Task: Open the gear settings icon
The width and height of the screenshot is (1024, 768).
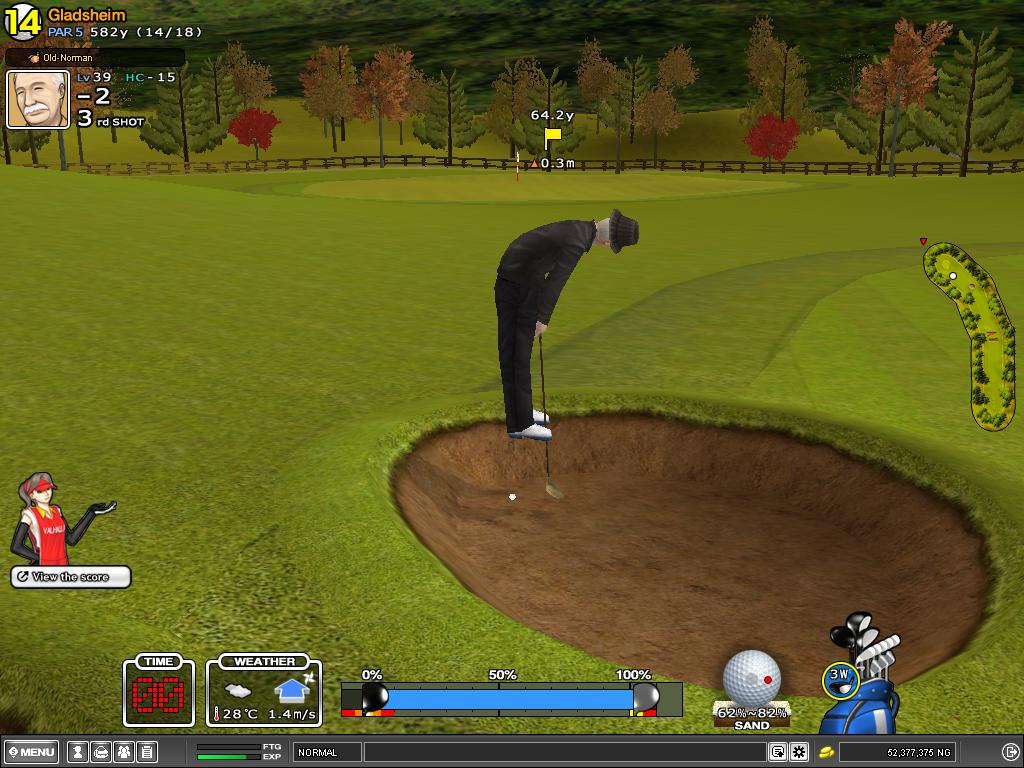Action: [x=799, y=752]
